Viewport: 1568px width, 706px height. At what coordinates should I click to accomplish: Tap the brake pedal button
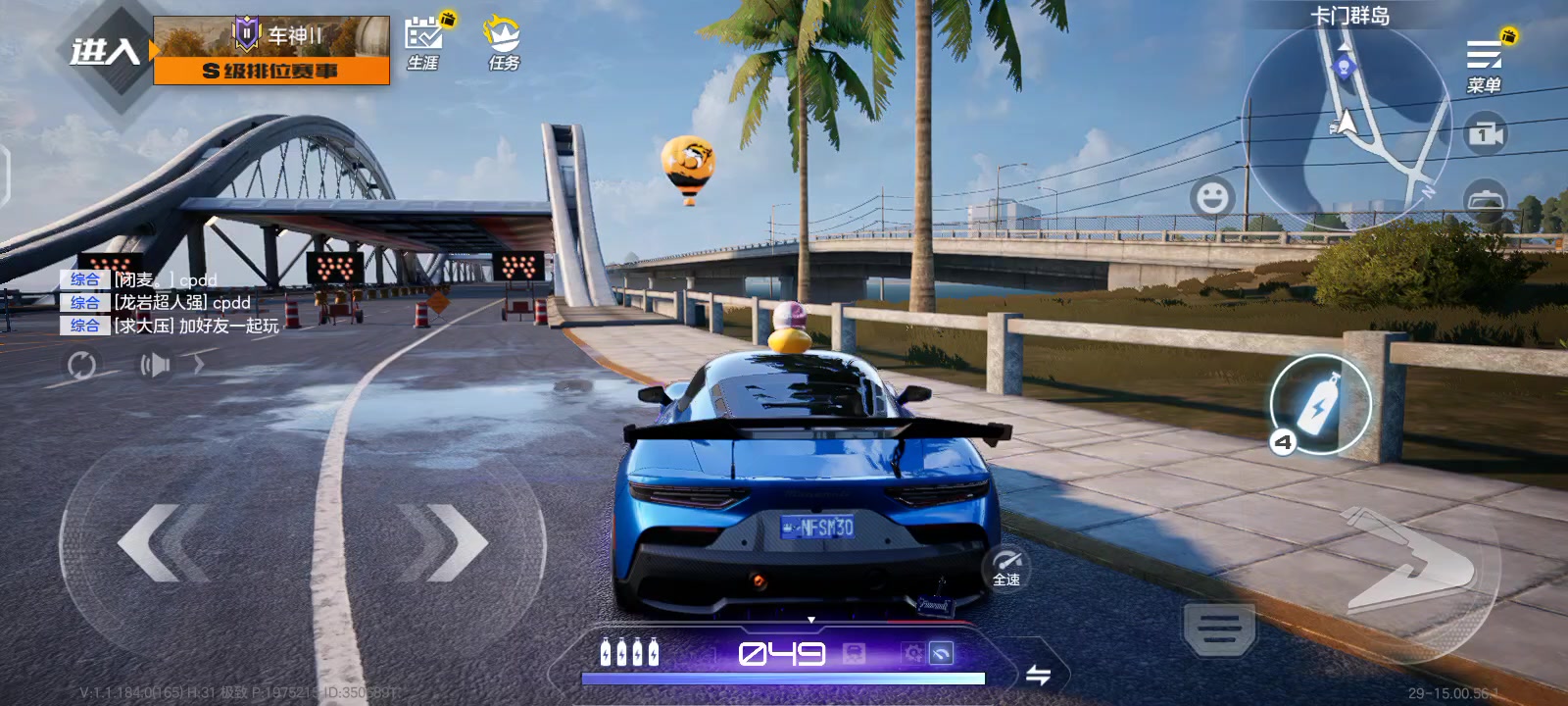1219,627
